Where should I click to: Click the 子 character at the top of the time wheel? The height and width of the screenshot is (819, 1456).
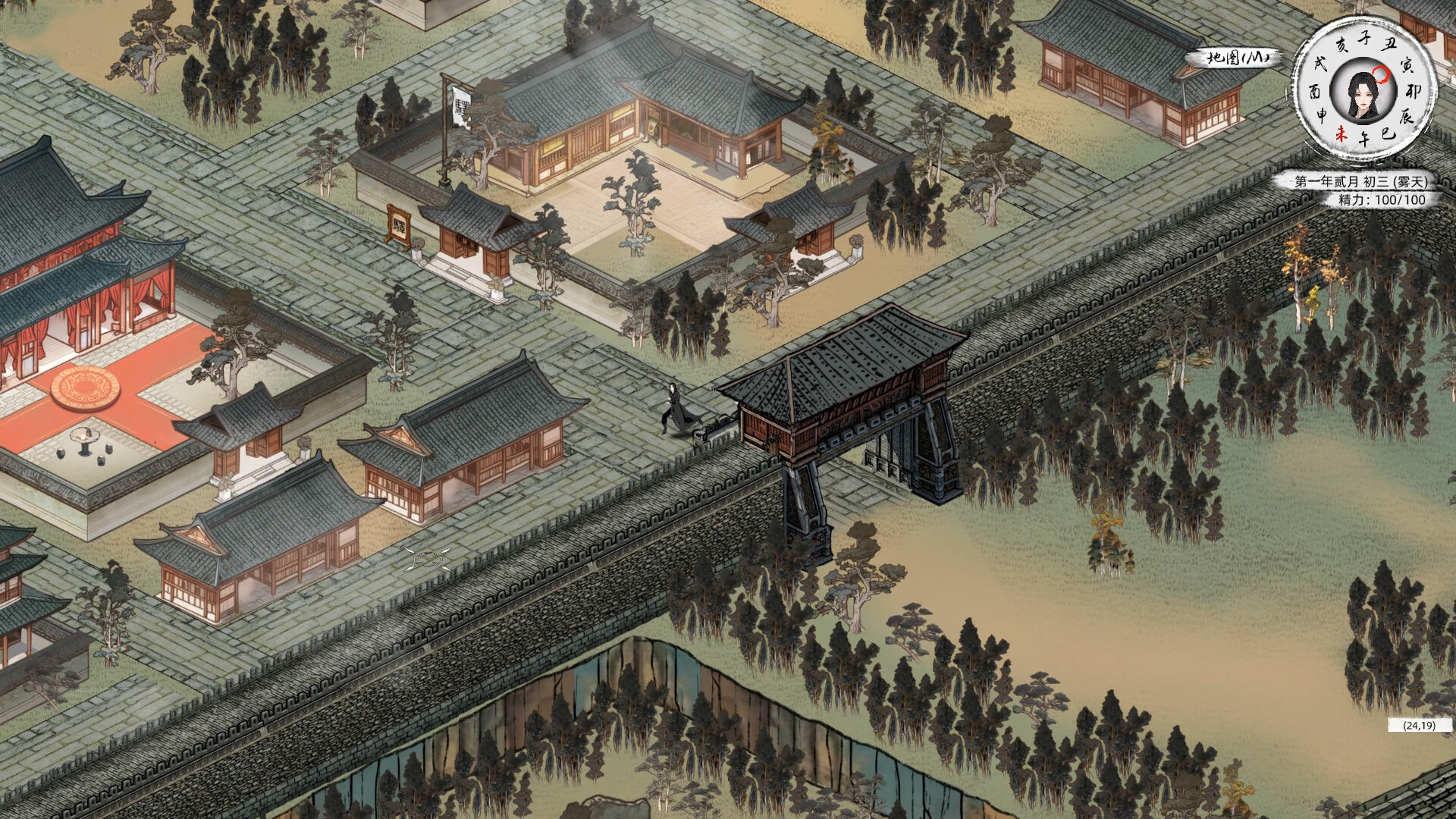1364,39
